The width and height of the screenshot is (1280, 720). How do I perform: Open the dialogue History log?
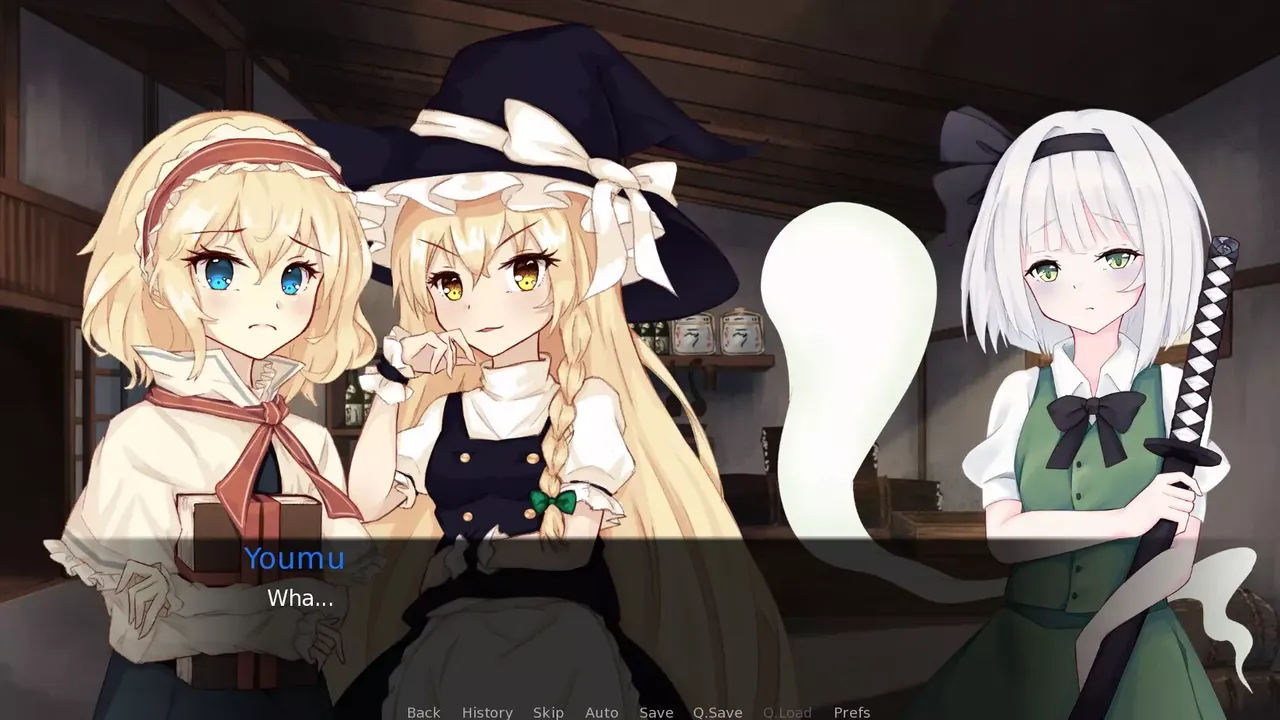click(x=486, y=712)
